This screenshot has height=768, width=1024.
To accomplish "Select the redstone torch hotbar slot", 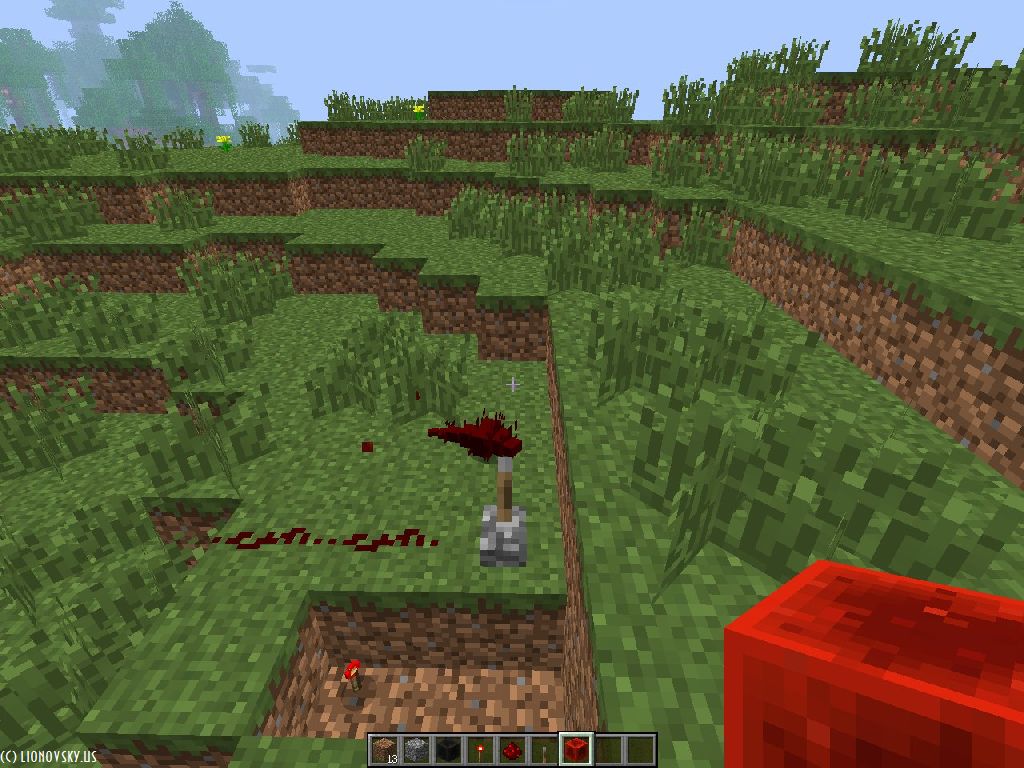I will 479,750.
